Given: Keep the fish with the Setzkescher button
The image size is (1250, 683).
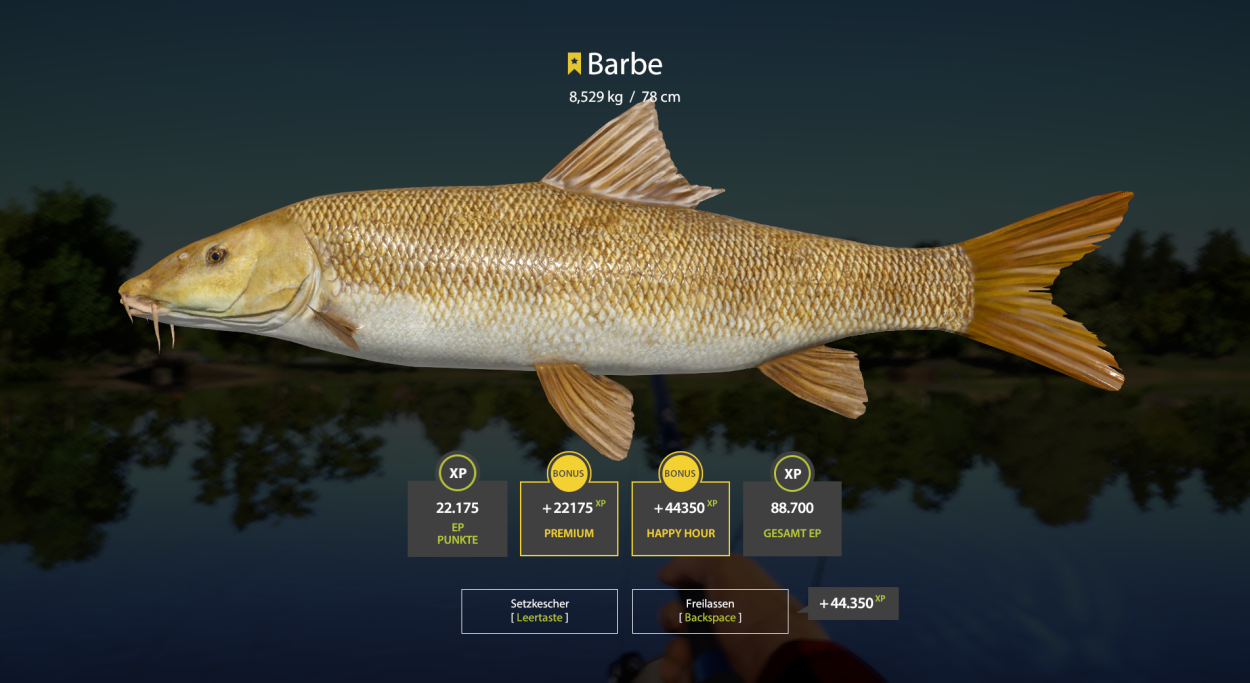Looking at the screenshot, I should (x=539, y=611).
